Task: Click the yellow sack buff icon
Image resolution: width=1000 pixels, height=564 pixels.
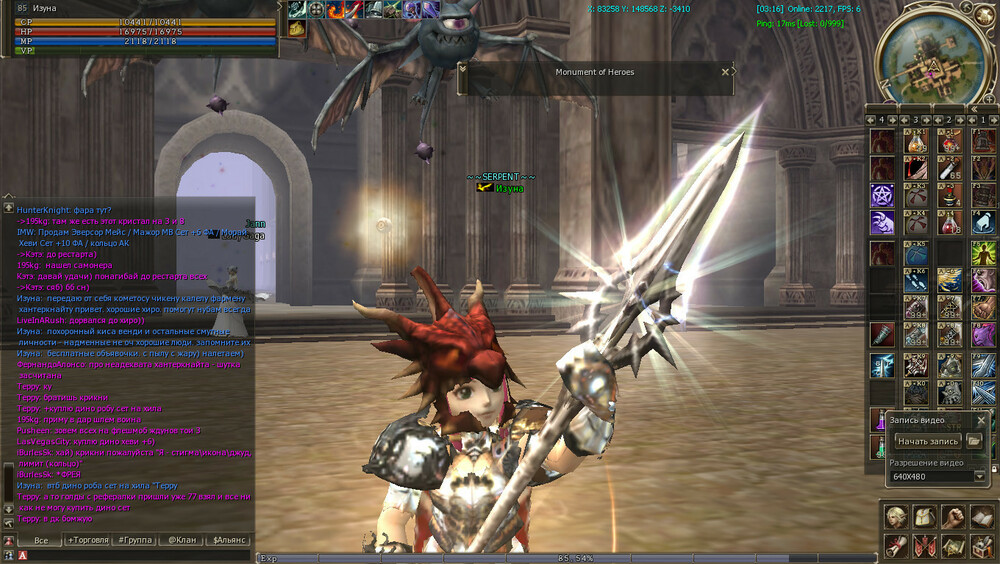Action: pos(297,29)
